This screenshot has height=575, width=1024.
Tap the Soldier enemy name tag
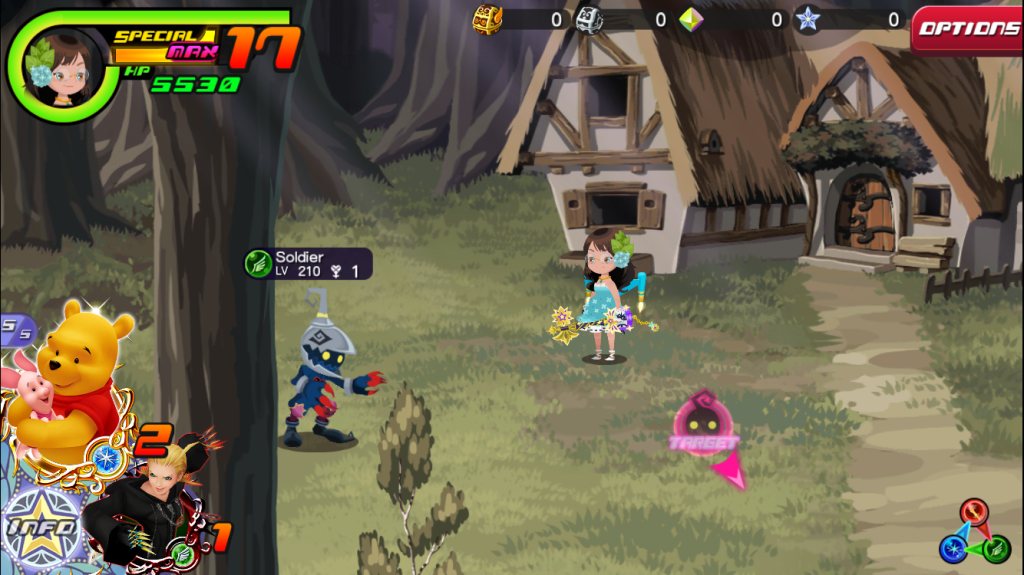309,264
